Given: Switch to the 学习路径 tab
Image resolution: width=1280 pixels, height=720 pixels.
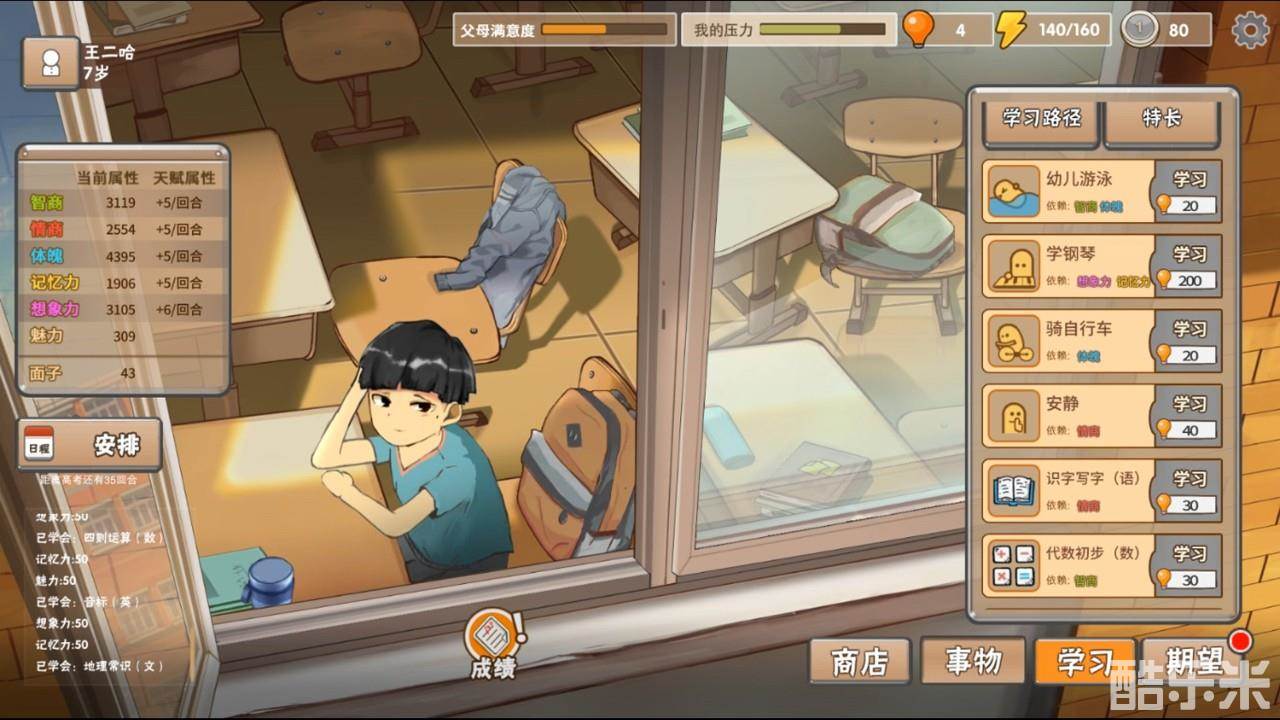Looking at the screenshot, I should [1040, 119].
